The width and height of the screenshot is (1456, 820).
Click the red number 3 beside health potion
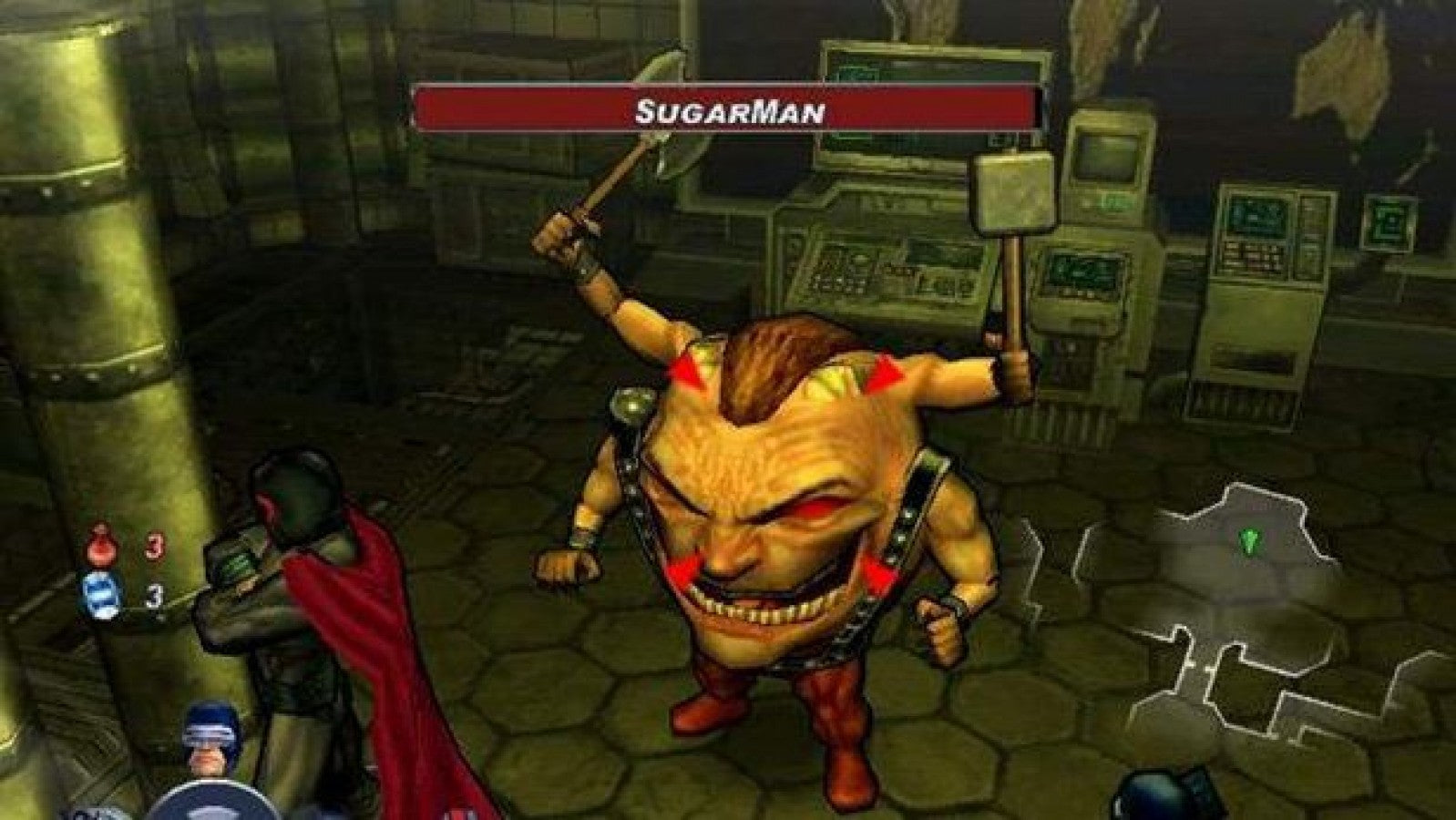154,544
